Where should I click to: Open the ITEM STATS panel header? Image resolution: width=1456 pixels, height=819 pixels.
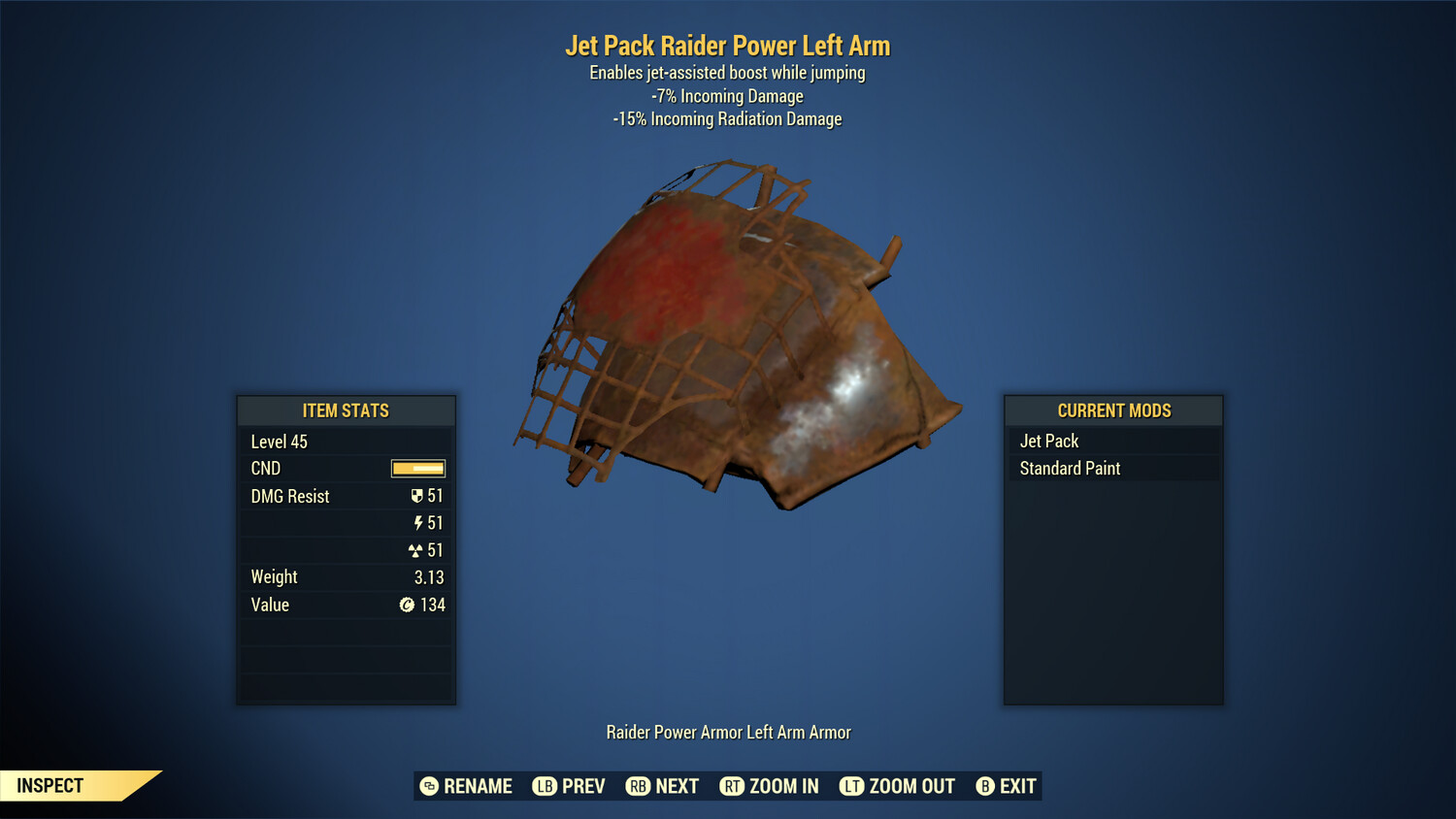coord(346,410)
